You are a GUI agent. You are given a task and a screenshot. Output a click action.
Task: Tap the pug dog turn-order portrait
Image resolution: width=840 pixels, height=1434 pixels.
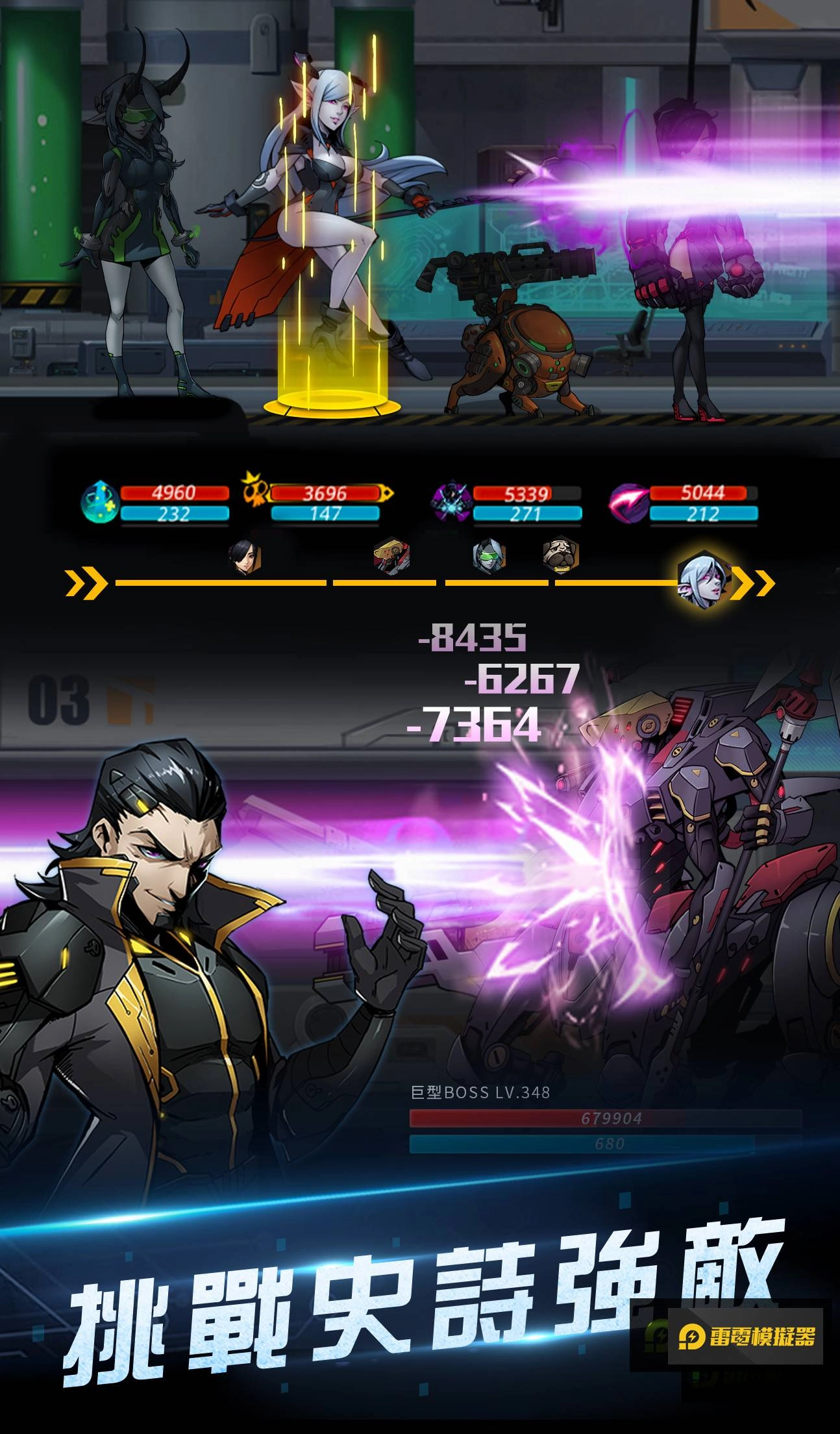tap(561, 555)
